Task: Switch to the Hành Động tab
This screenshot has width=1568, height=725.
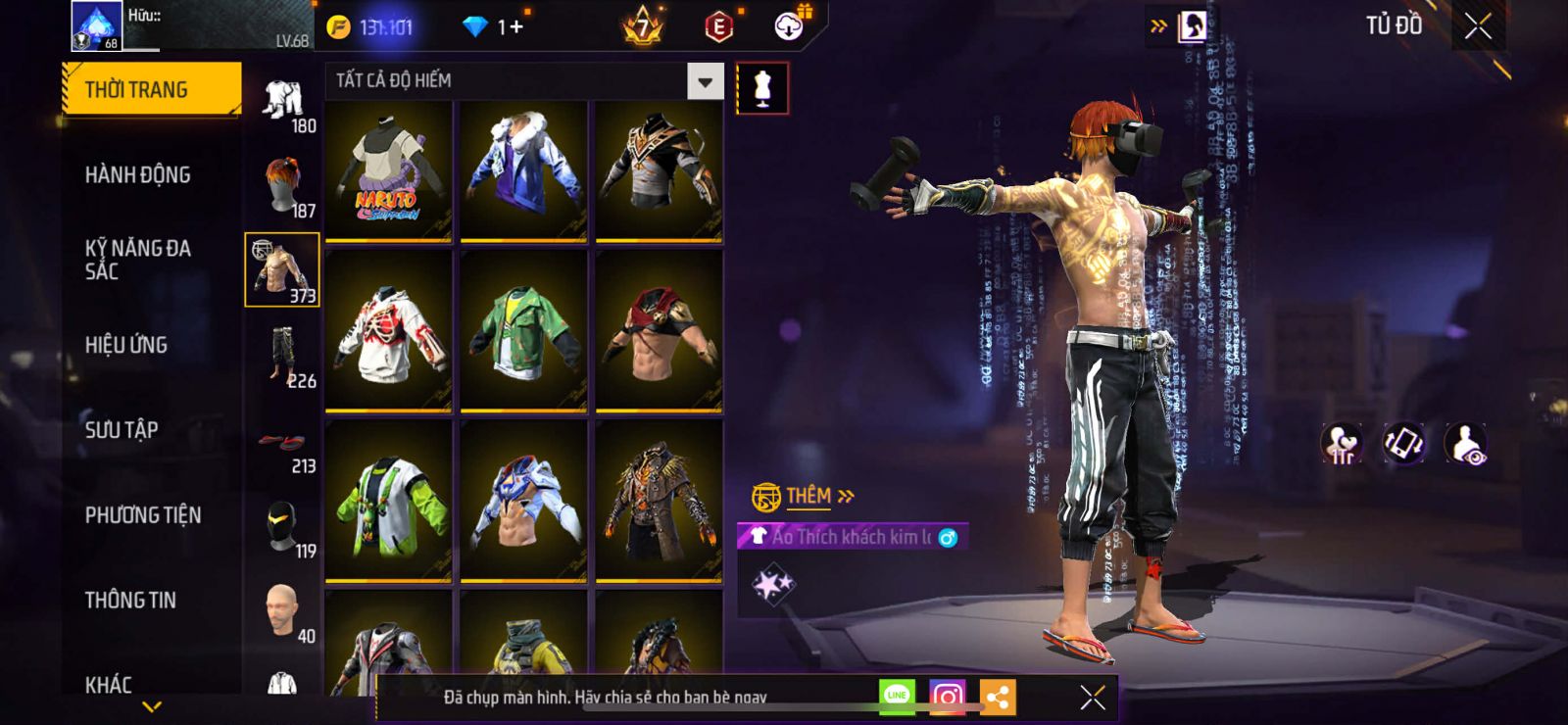Action: [137, 174]
